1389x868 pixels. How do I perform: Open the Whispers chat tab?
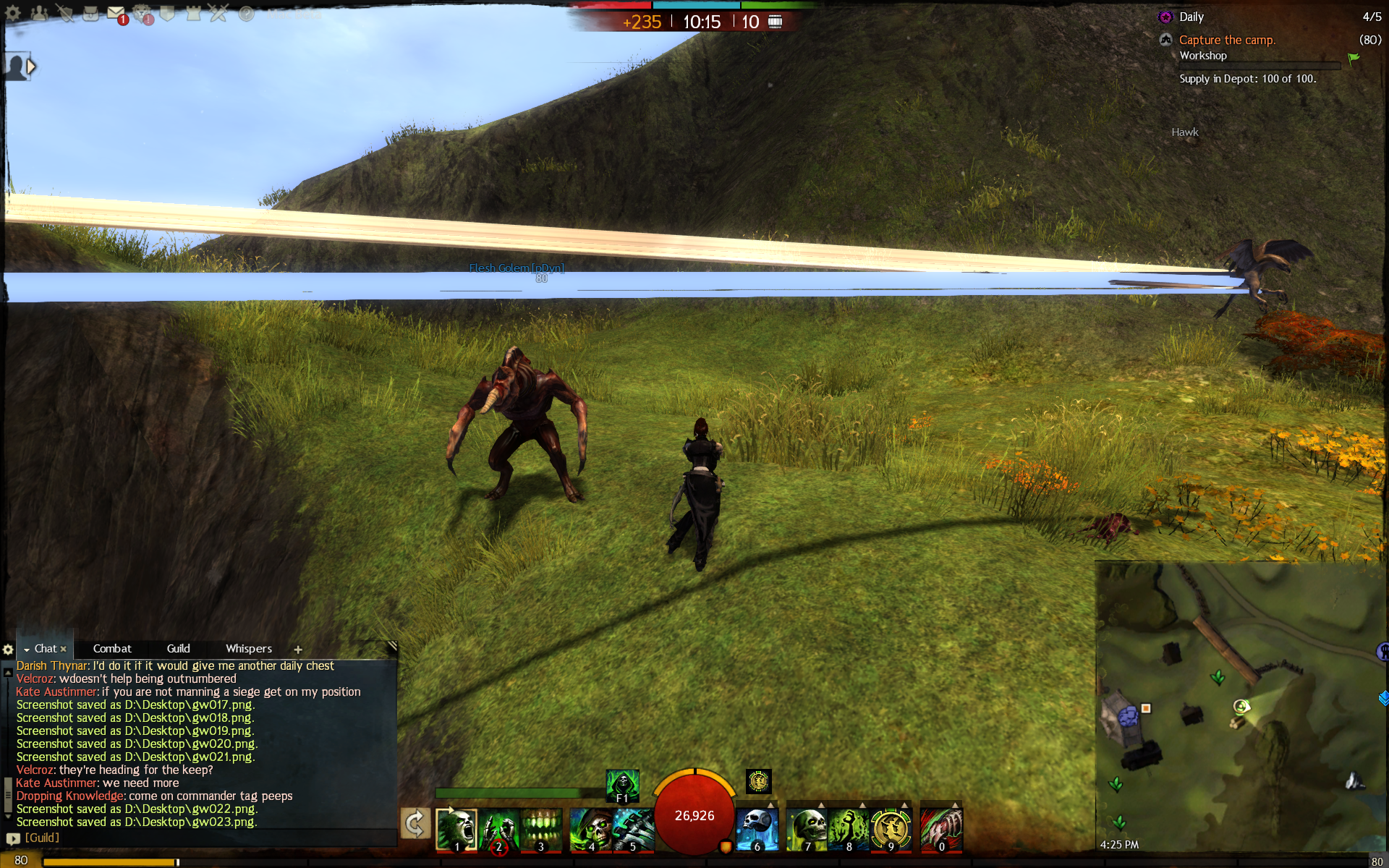[x=249, y=649]
